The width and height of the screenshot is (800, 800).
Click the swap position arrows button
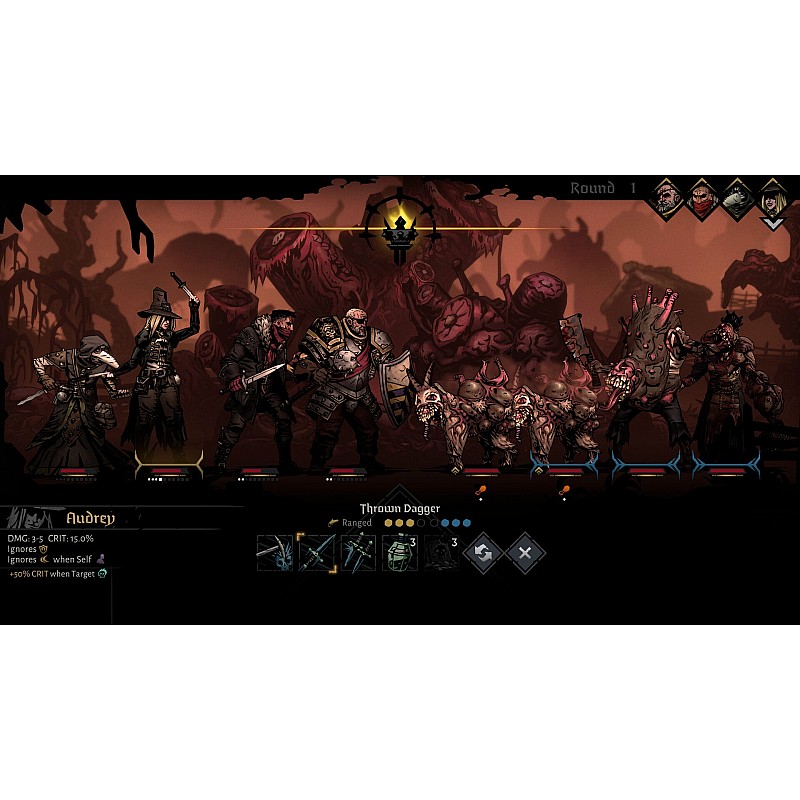pos(483,552)
